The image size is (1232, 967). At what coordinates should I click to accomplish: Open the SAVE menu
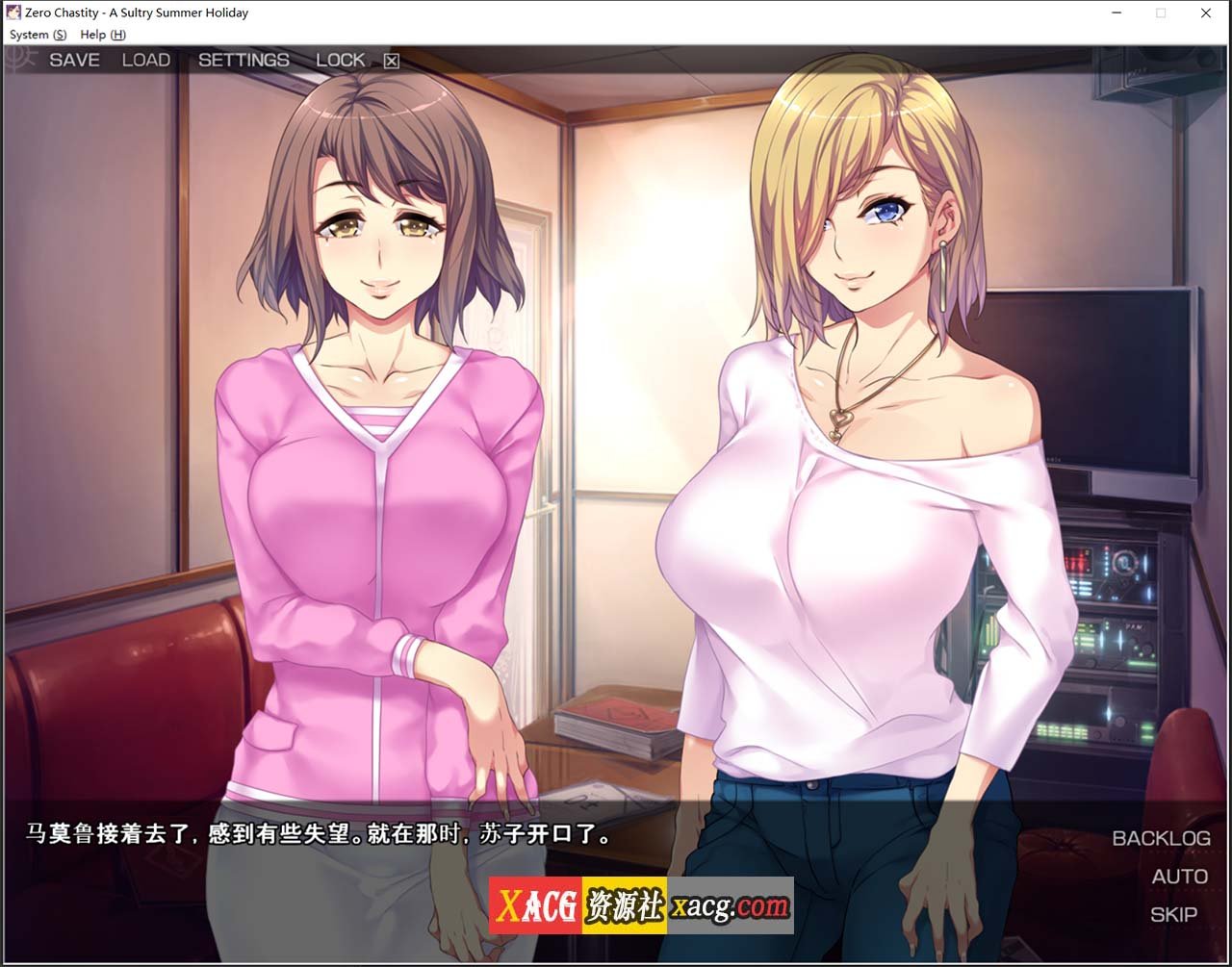[x=74, y=60]
